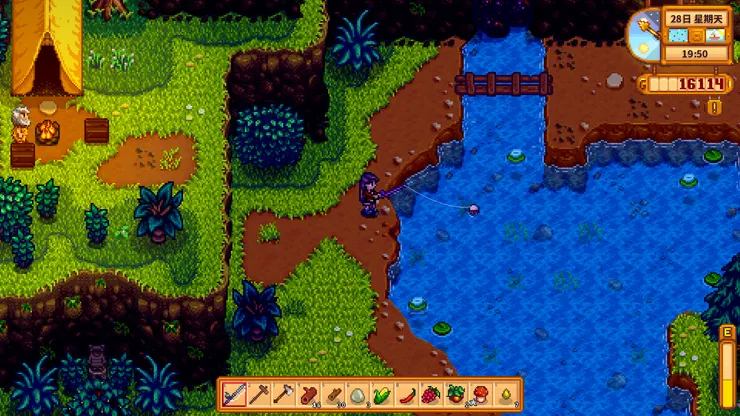Select the fishing rod in the hotbar
740x416 pixels.
(x=235, y=394)
